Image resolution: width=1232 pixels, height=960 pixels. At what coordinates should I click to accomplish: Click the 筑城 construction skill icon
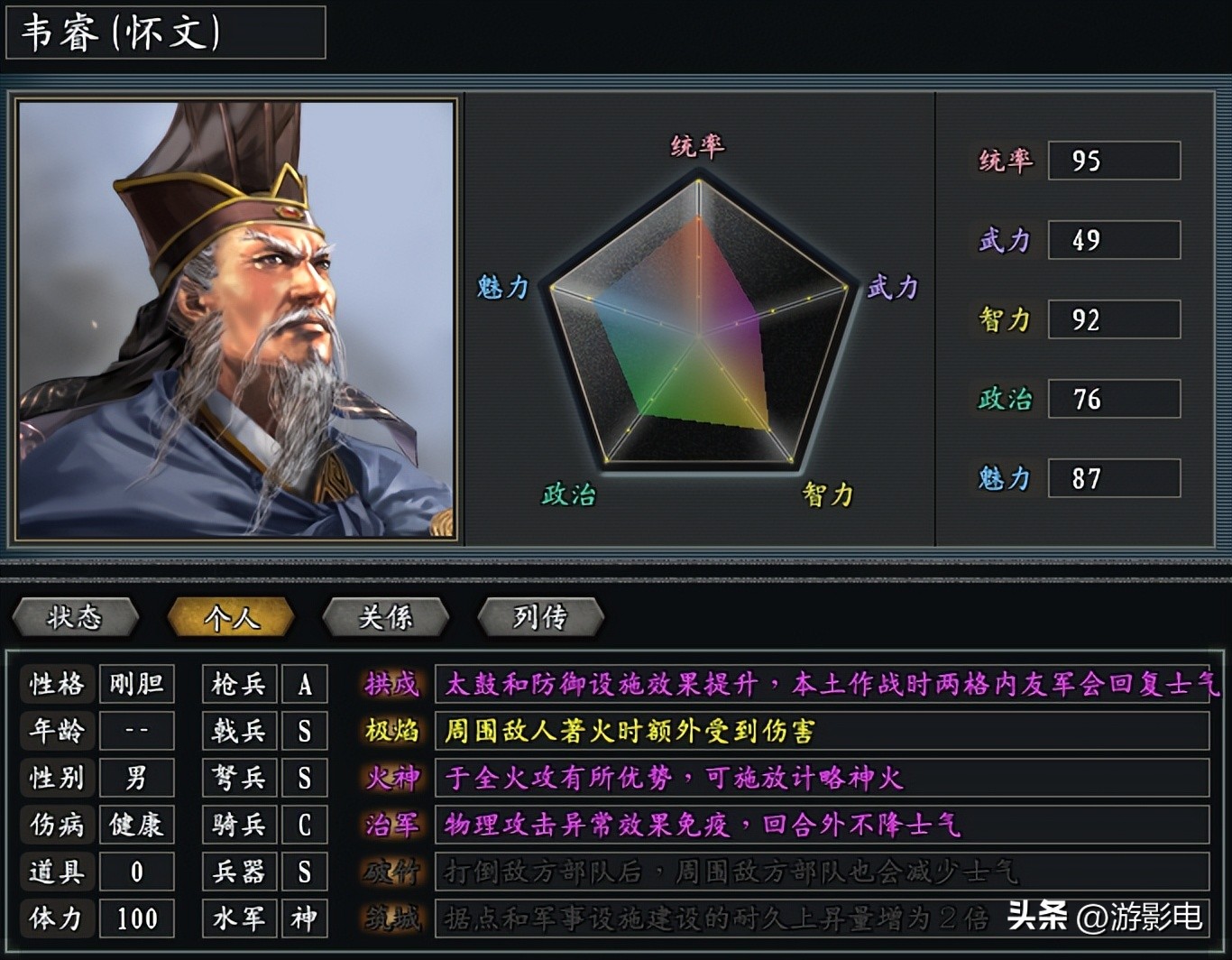[x=390, y=918]
